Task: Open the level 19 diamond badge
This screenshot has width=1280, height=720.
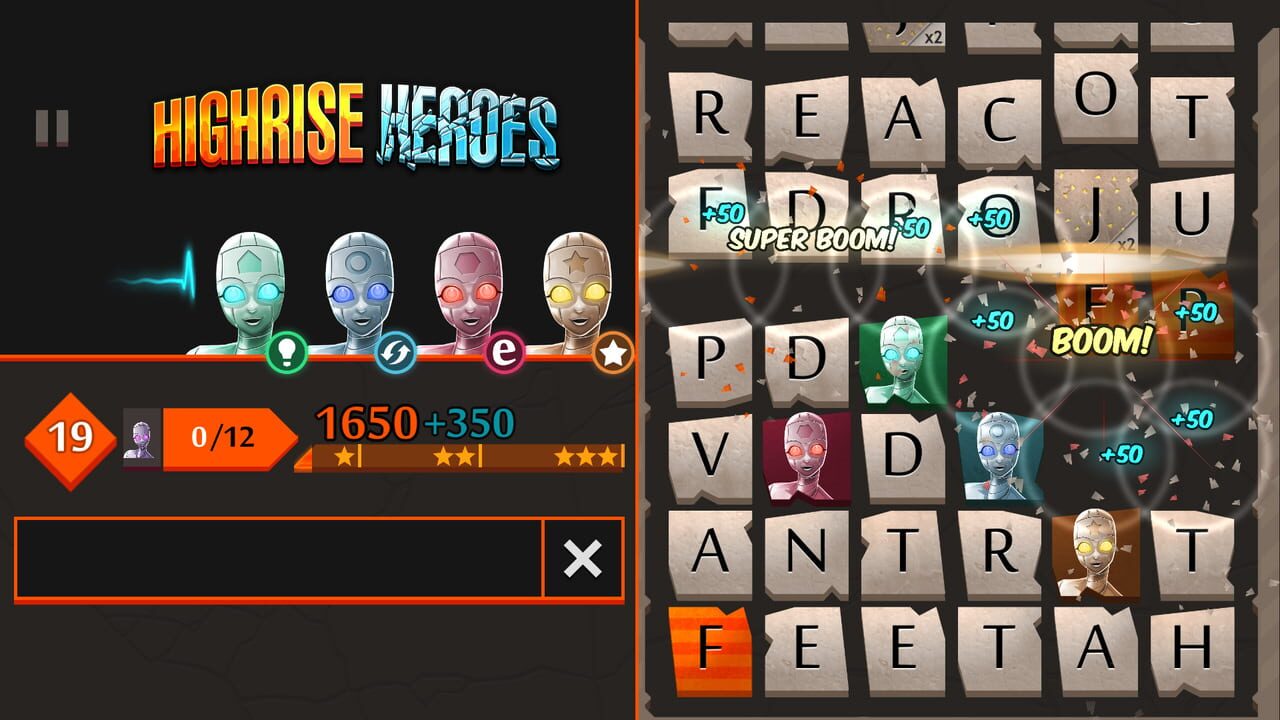Action: click(68, 435)
